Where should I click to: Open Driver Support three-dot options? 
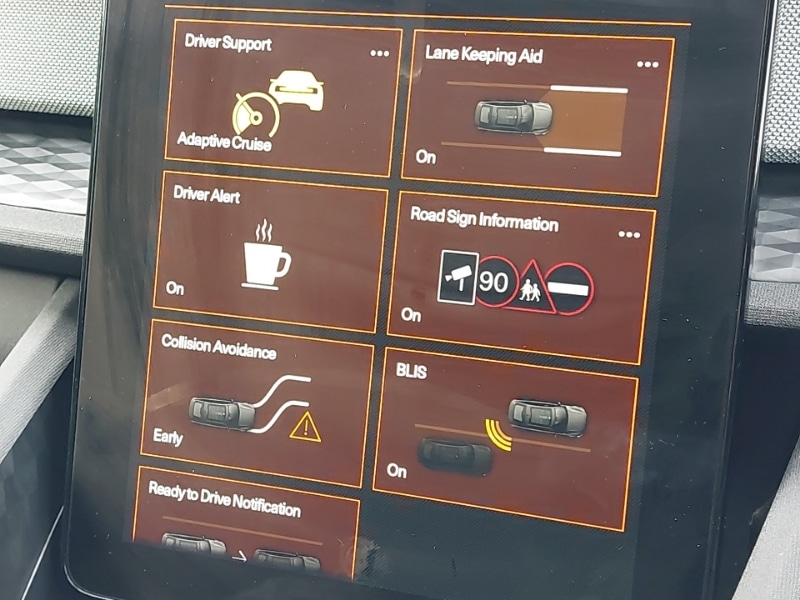pos(379,54)
